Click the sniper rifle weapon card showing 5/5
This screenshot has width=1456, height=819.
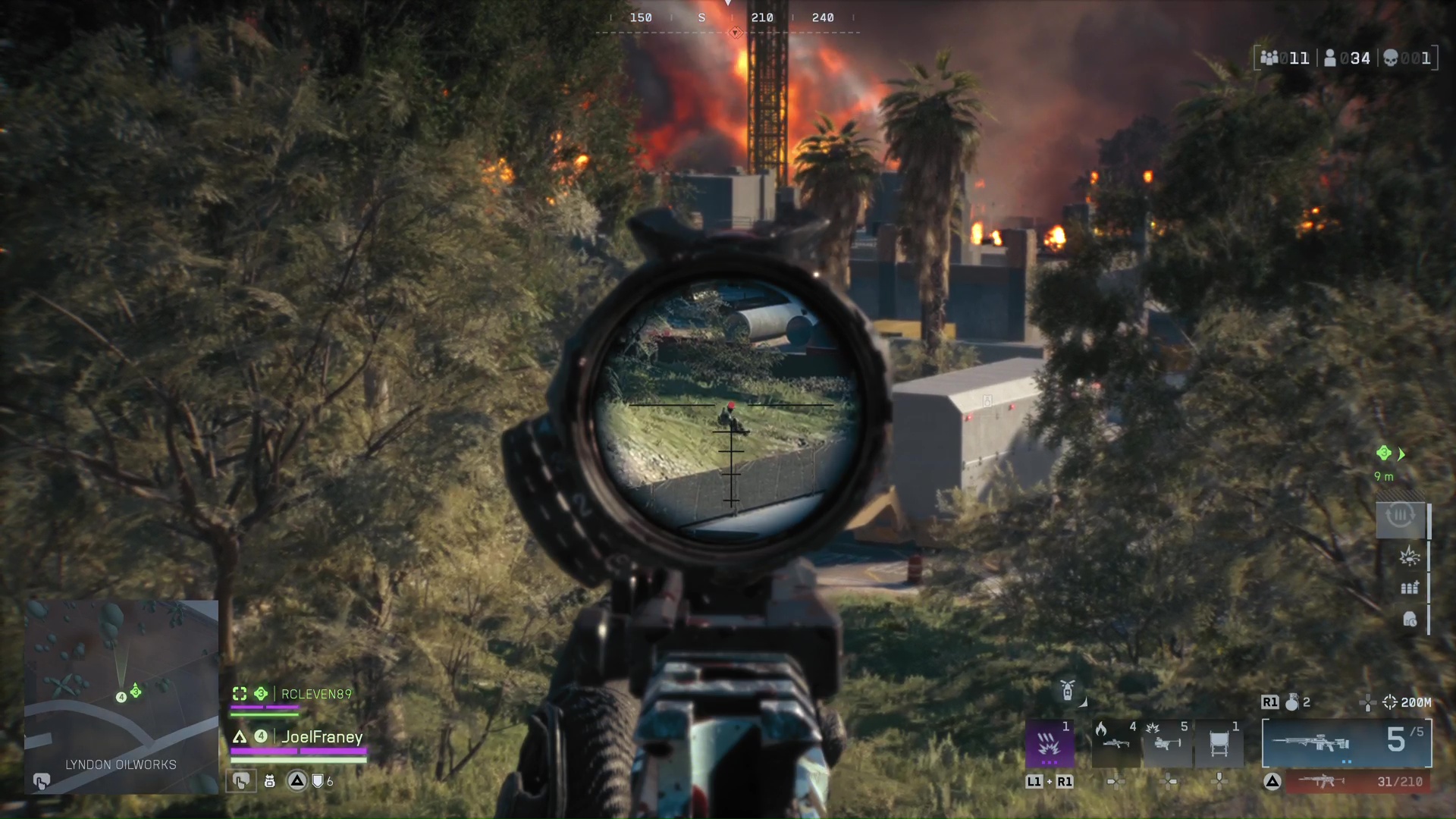1347,743
